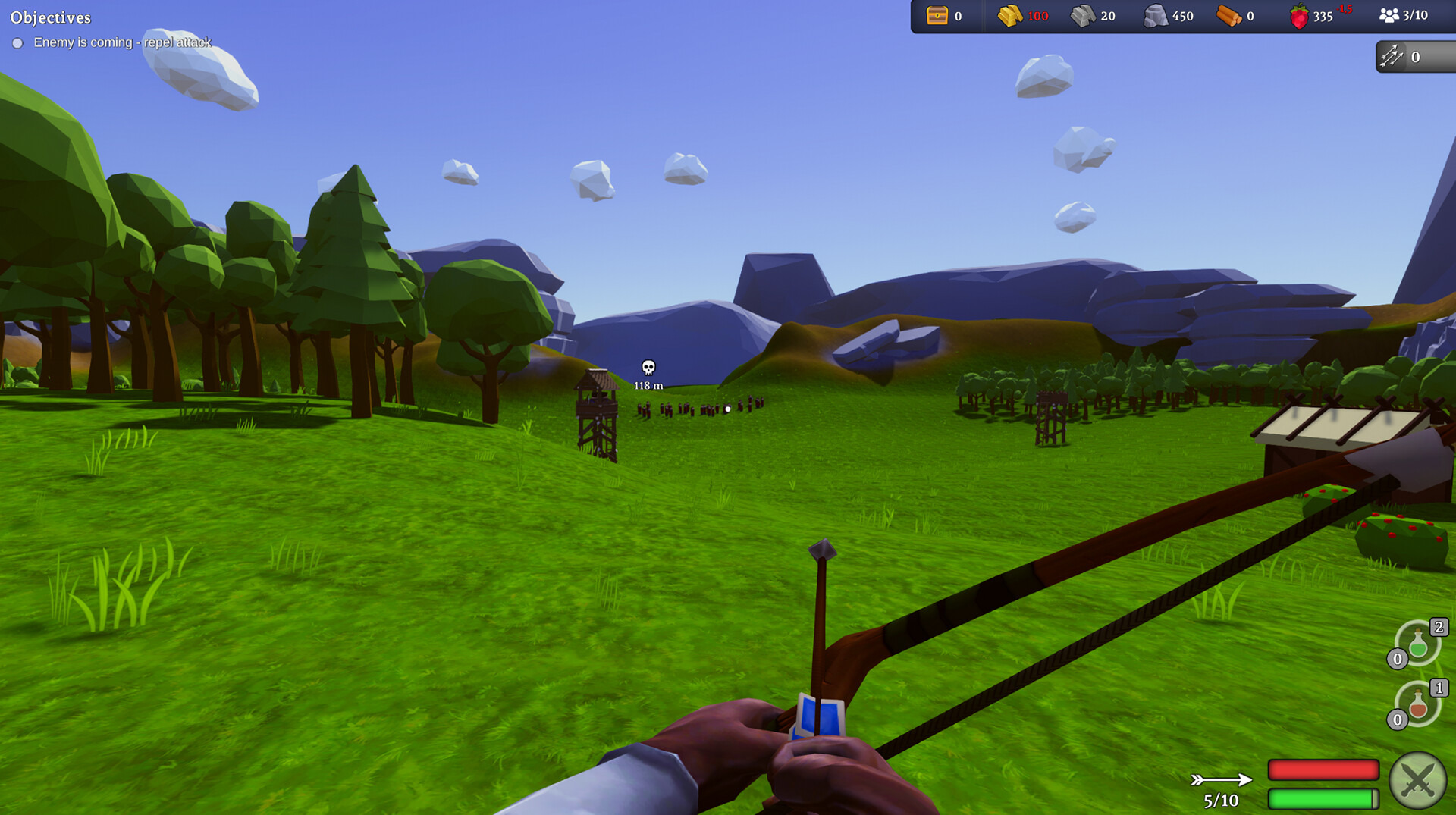This screenshot has height=815, width=1456.
Task: Click the population icon showing 3/10
Action: point(1389,14)
